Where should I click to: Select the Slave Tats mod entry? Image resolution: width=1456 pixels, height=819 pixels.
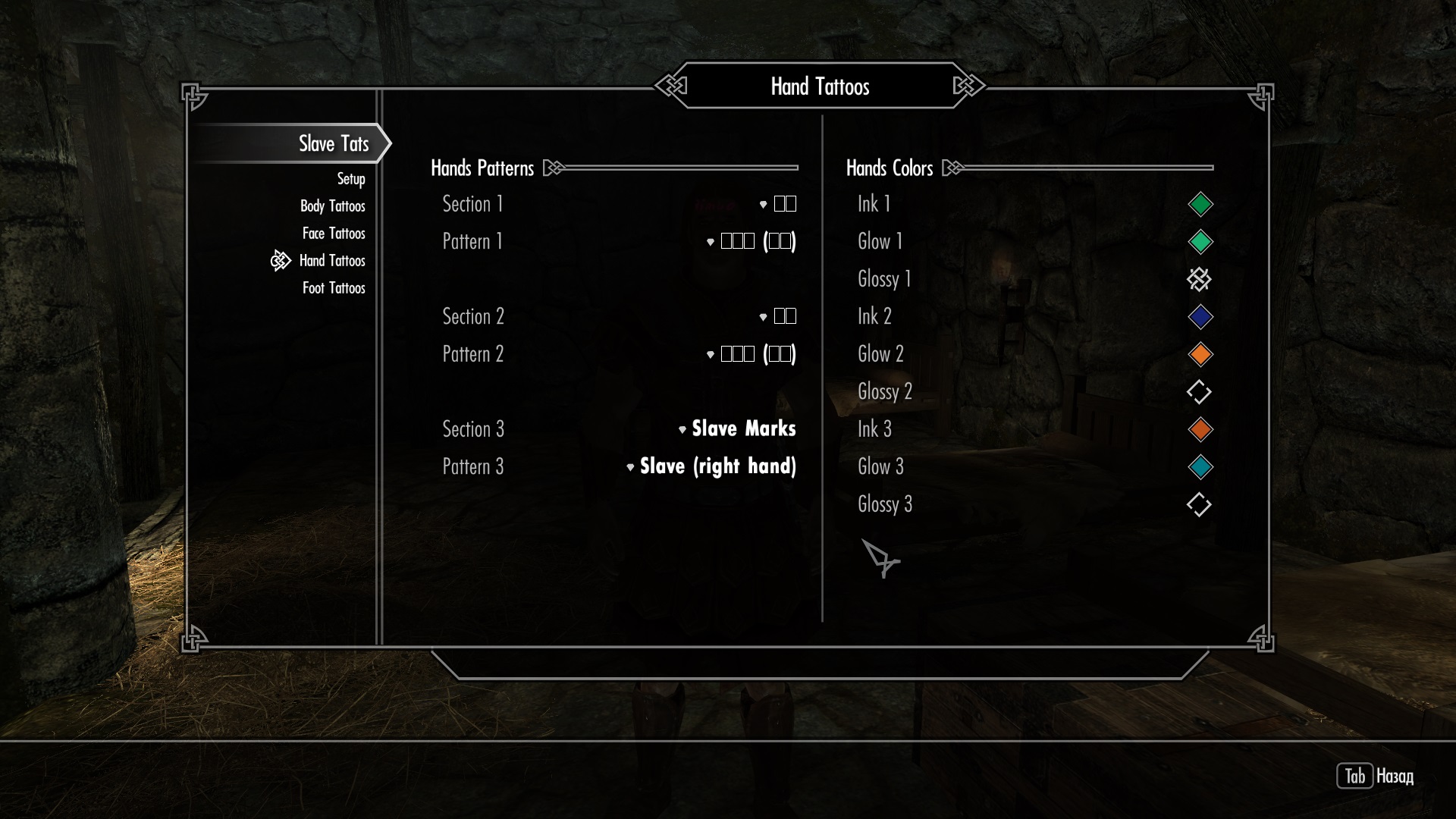pyautogui.click(x=333, y=143)
